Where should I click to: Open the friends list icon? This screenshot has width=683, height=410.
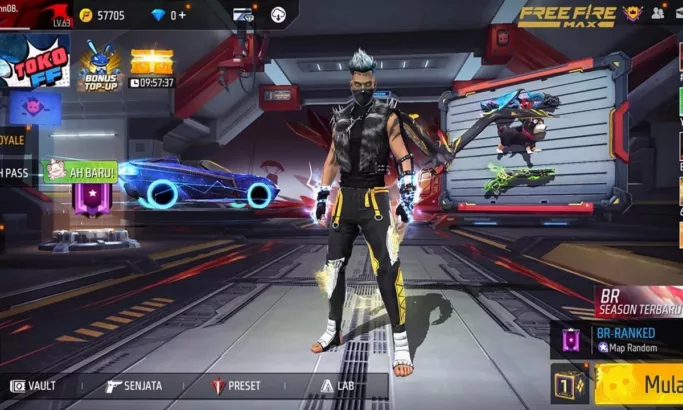click(659, 14)
